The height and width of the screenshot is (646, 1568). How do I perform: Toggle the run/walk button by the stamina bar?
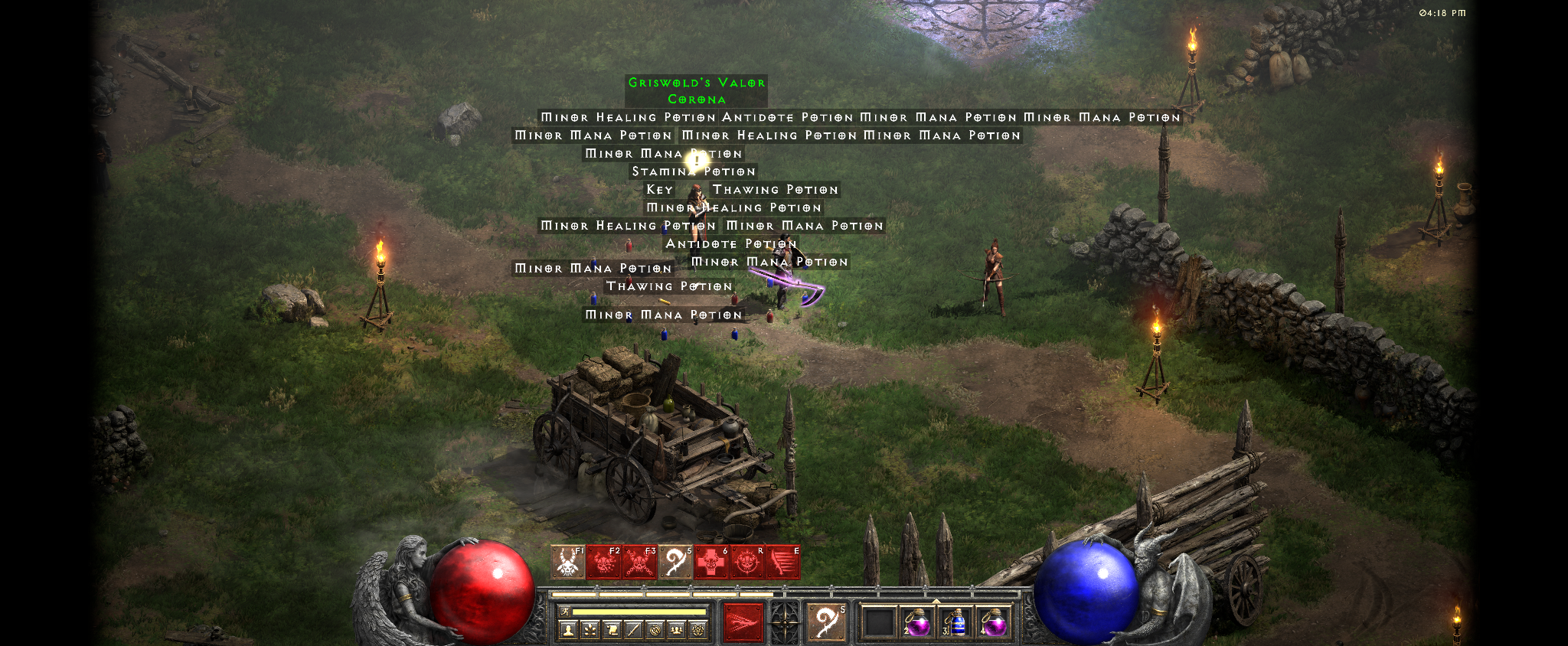[565, 612]
